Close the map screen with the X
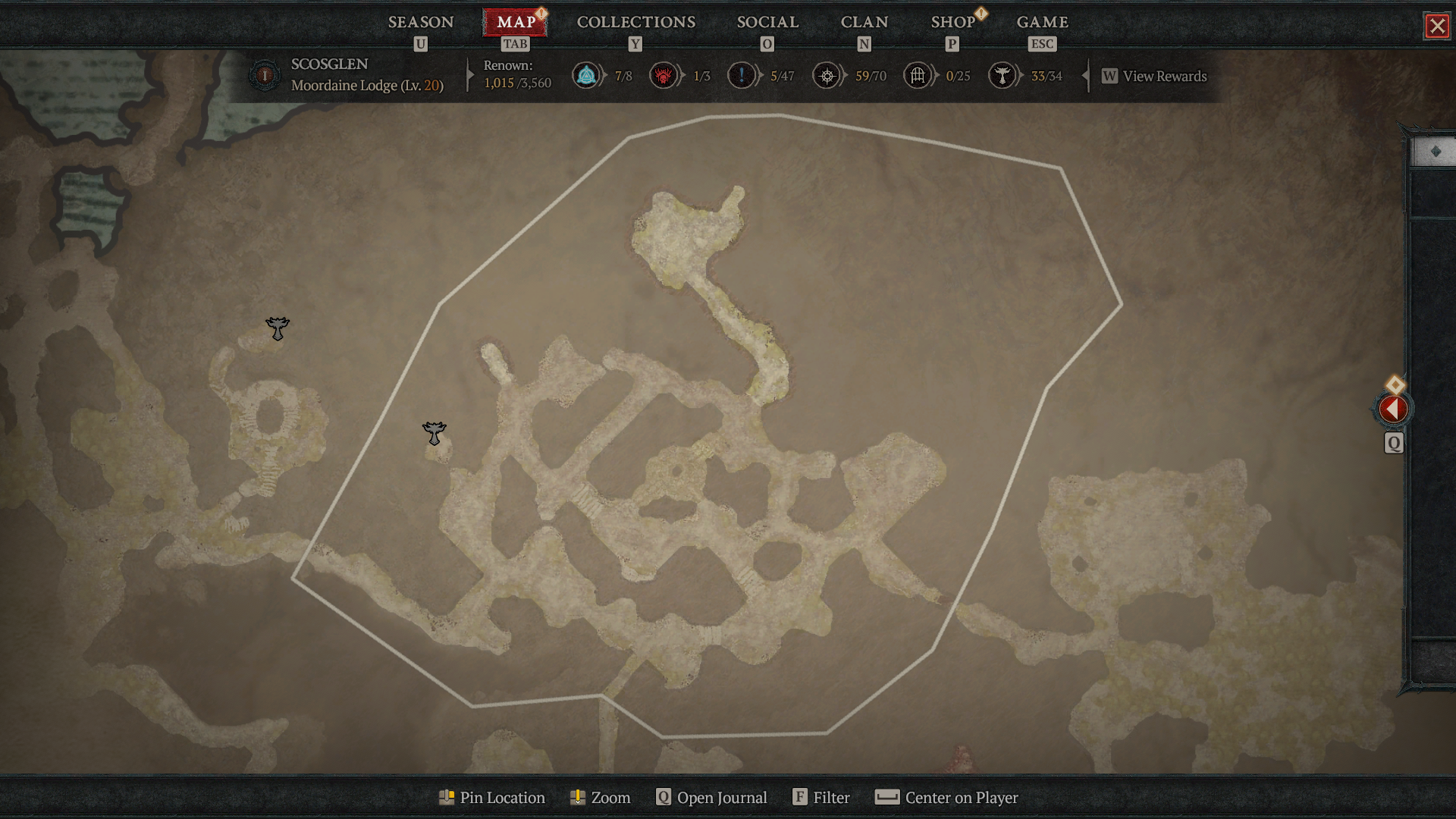 [1439, 25]
